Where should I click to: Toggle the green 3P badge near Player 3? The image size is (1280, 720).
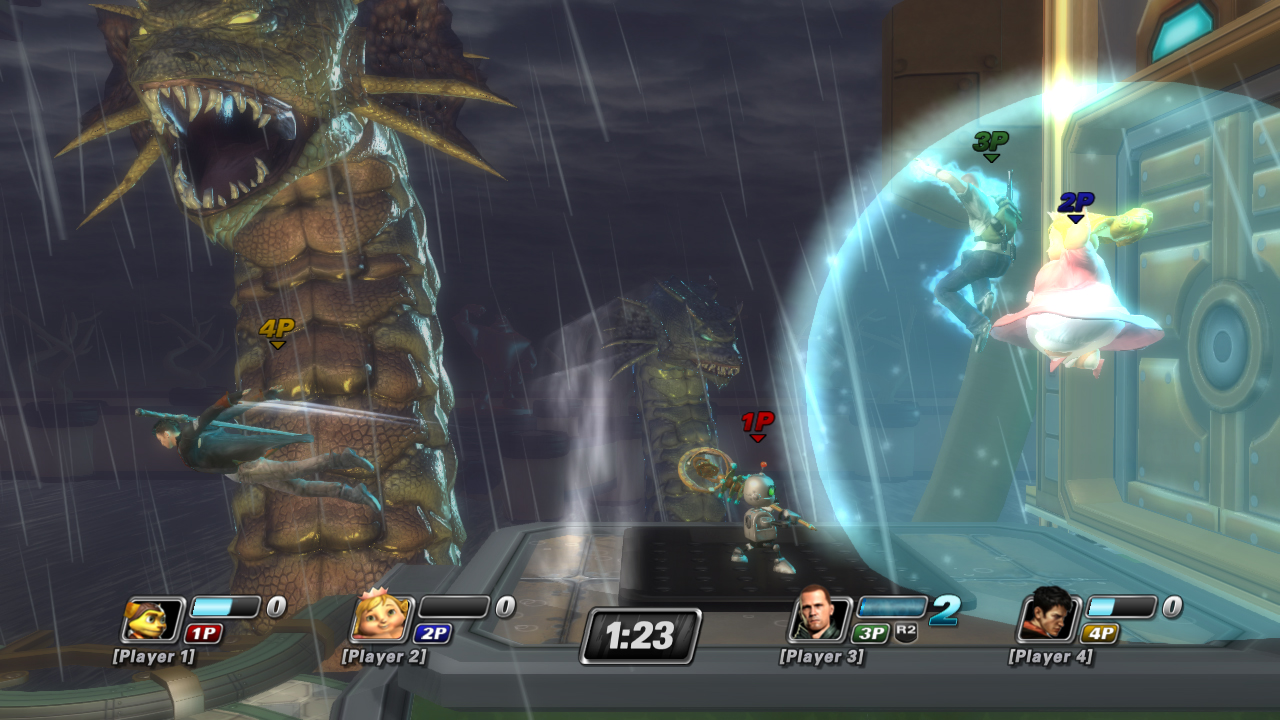(872, 634)
